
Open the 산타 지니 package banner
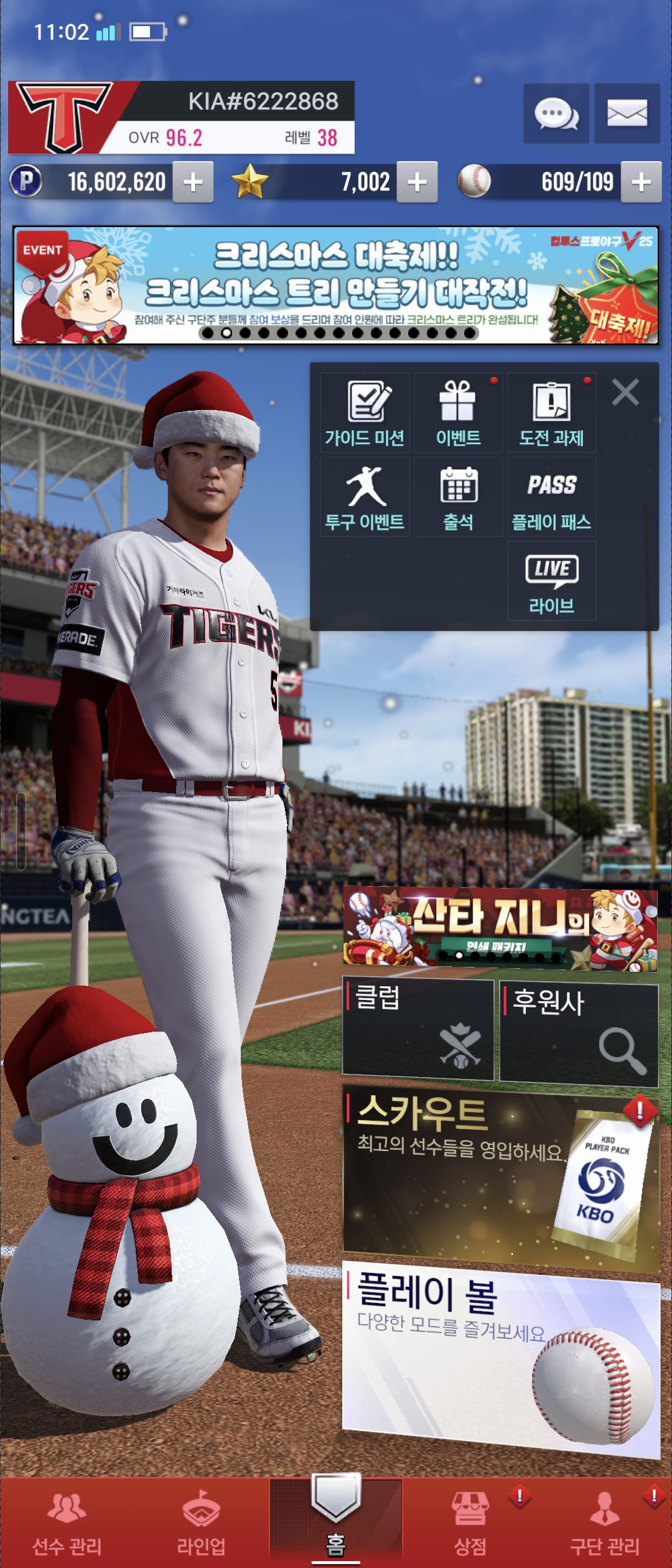500,928
